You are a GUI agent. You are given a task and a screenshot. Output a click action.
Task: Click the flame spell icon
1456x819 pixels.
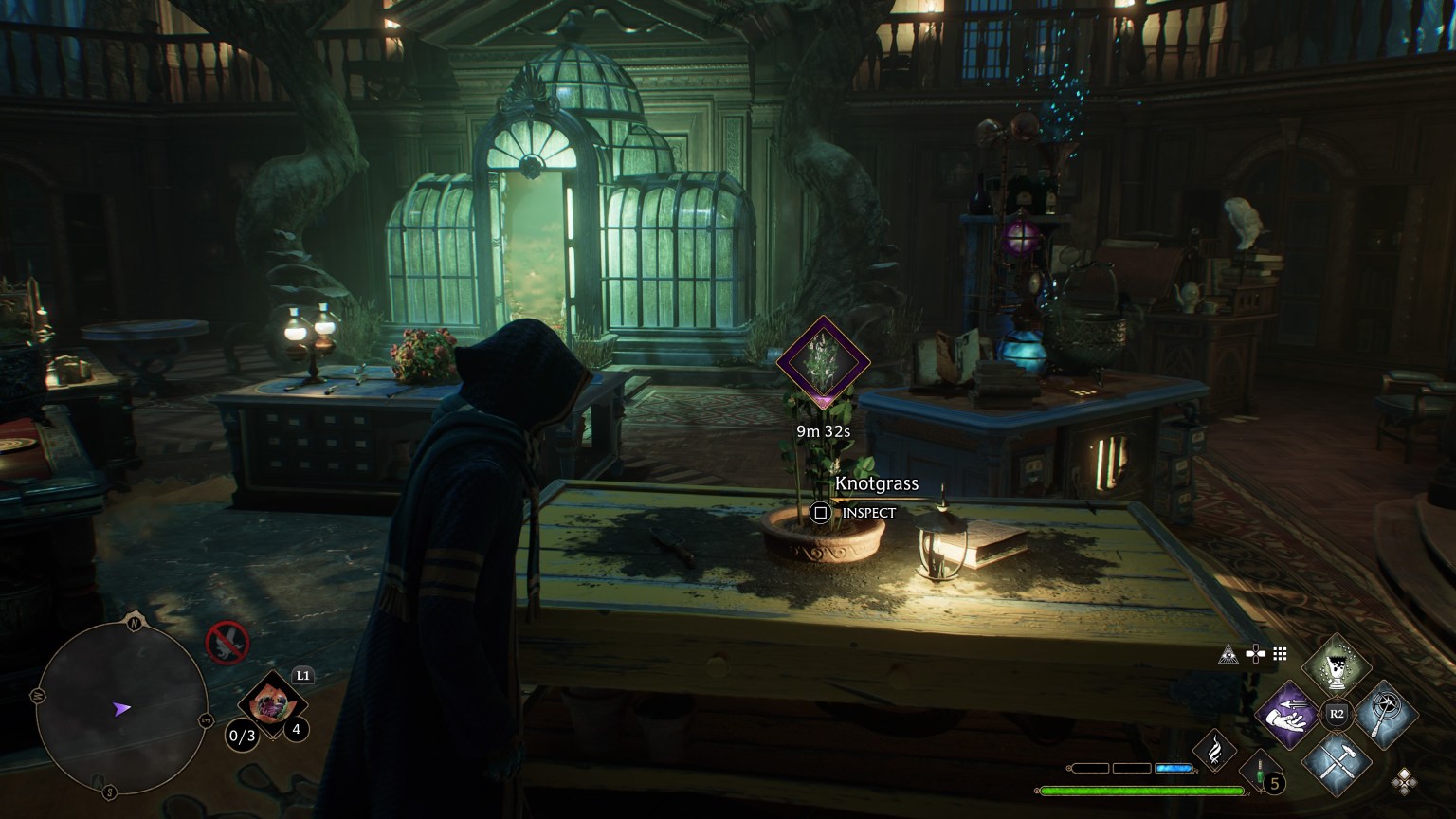pyautogui.click(x=1213, y=752)
